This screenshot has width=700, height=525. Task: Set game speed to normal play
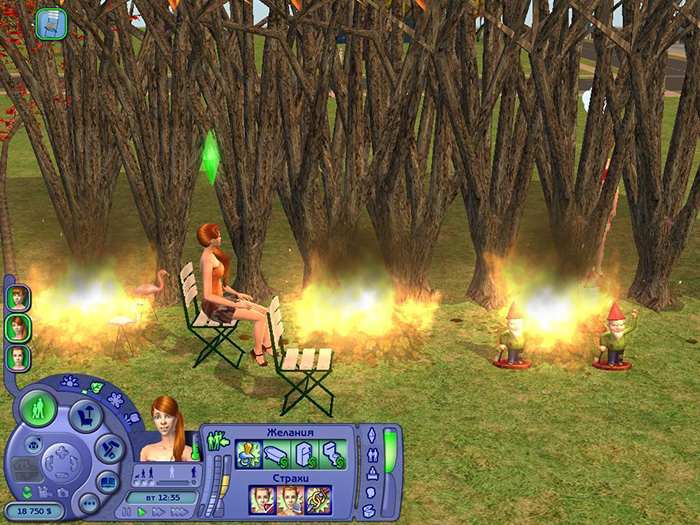pyautogui.click(x=142, y=511)
